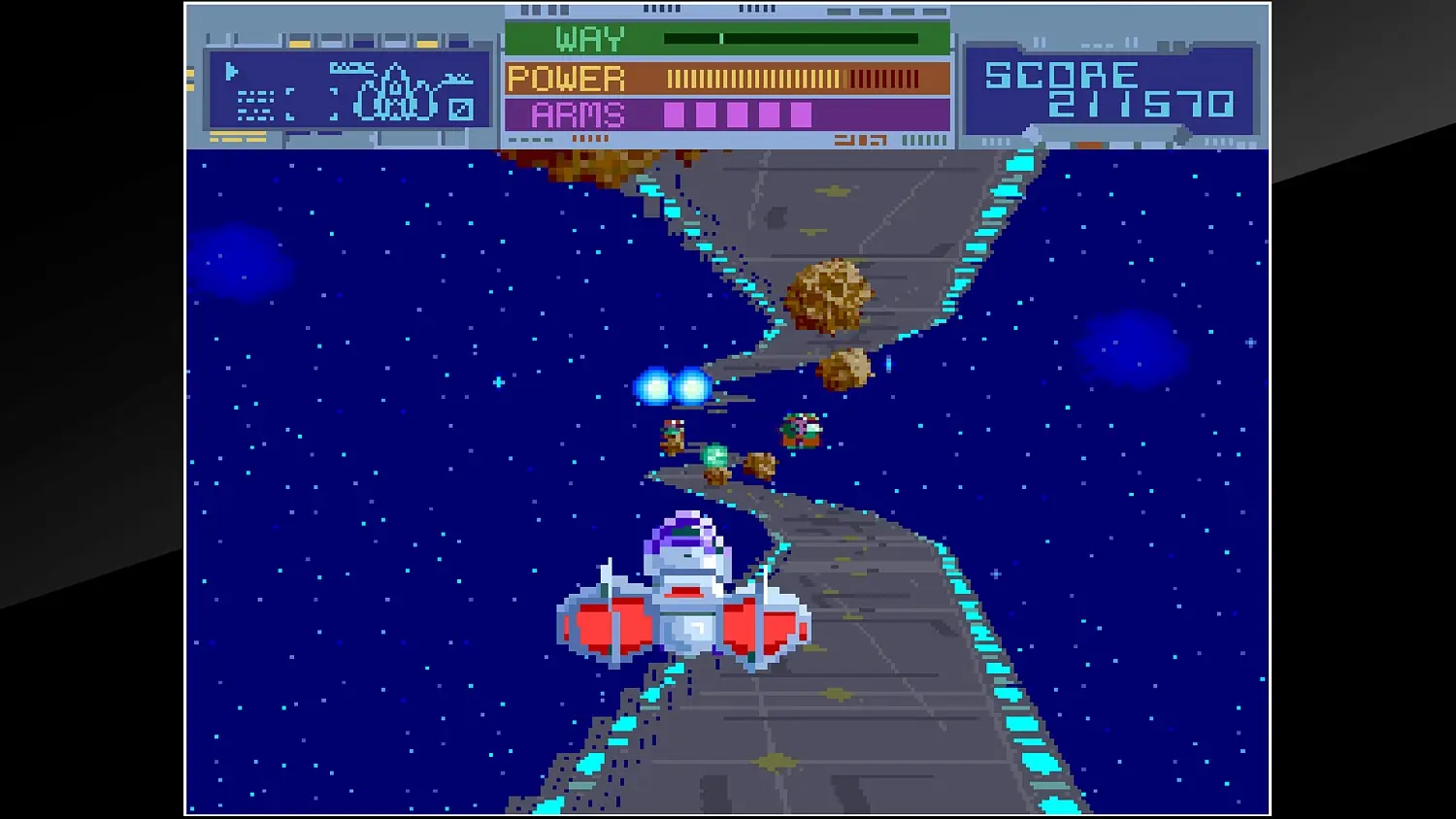The height and width of the screenshot is (819, 1456).
Task: Expand the POWER meter panel
Action: tap(728, 77)
